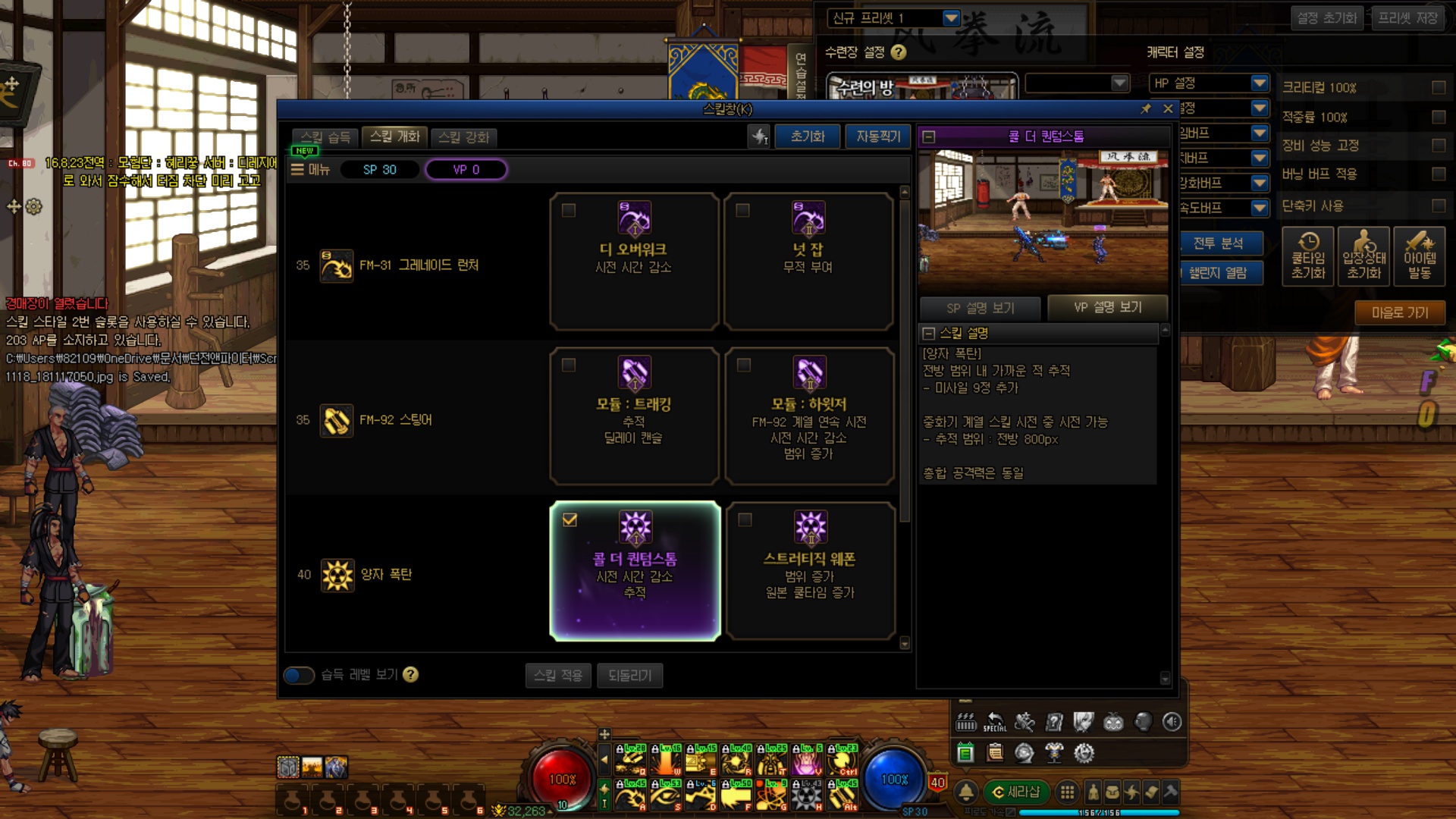Open the 전투 분석 panel
The width and height of the screenshot is (1456, 819).
[x=1218, y=243]
